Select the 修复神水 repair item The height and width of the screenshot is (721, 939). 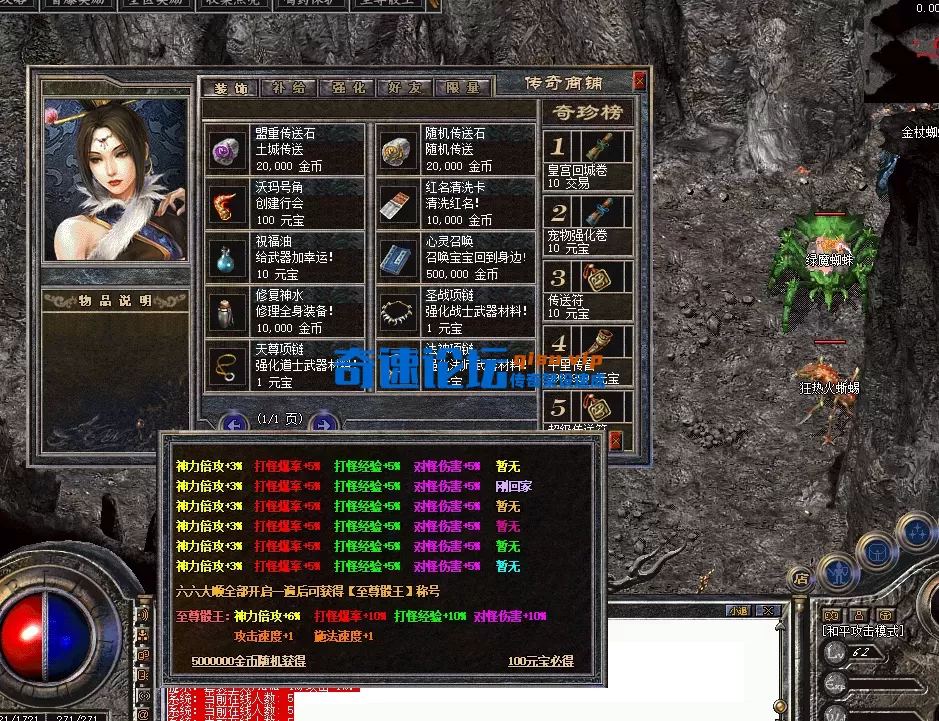[284, 312]
